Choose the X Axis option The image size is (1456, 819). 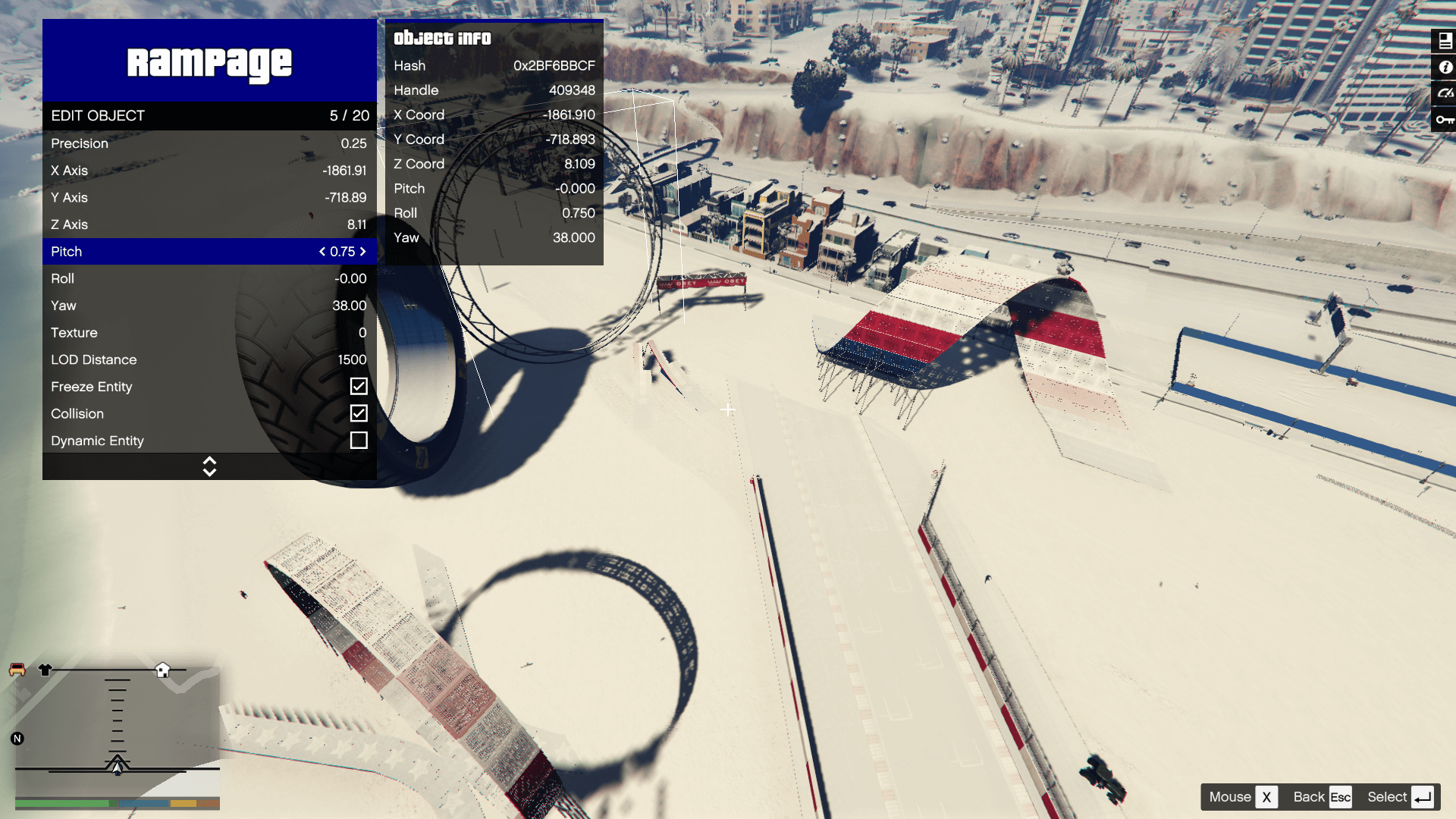click(209, 171)
